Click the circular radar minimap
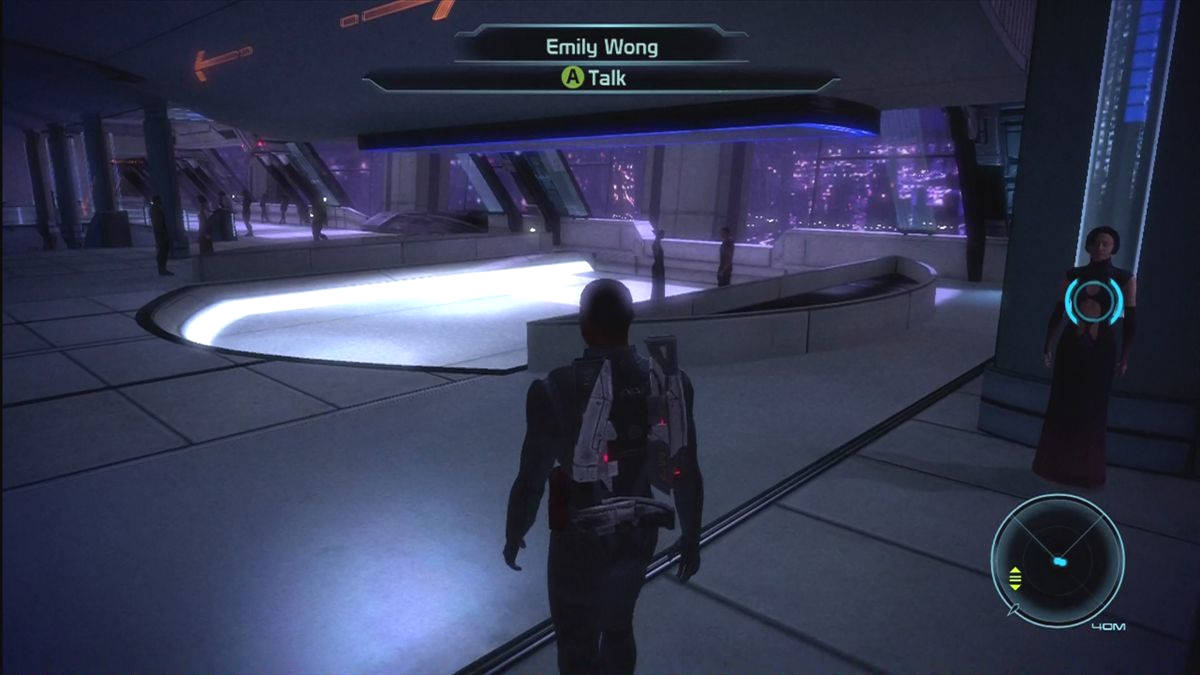Viewport: 1200px width, 675px height. 1057,560
